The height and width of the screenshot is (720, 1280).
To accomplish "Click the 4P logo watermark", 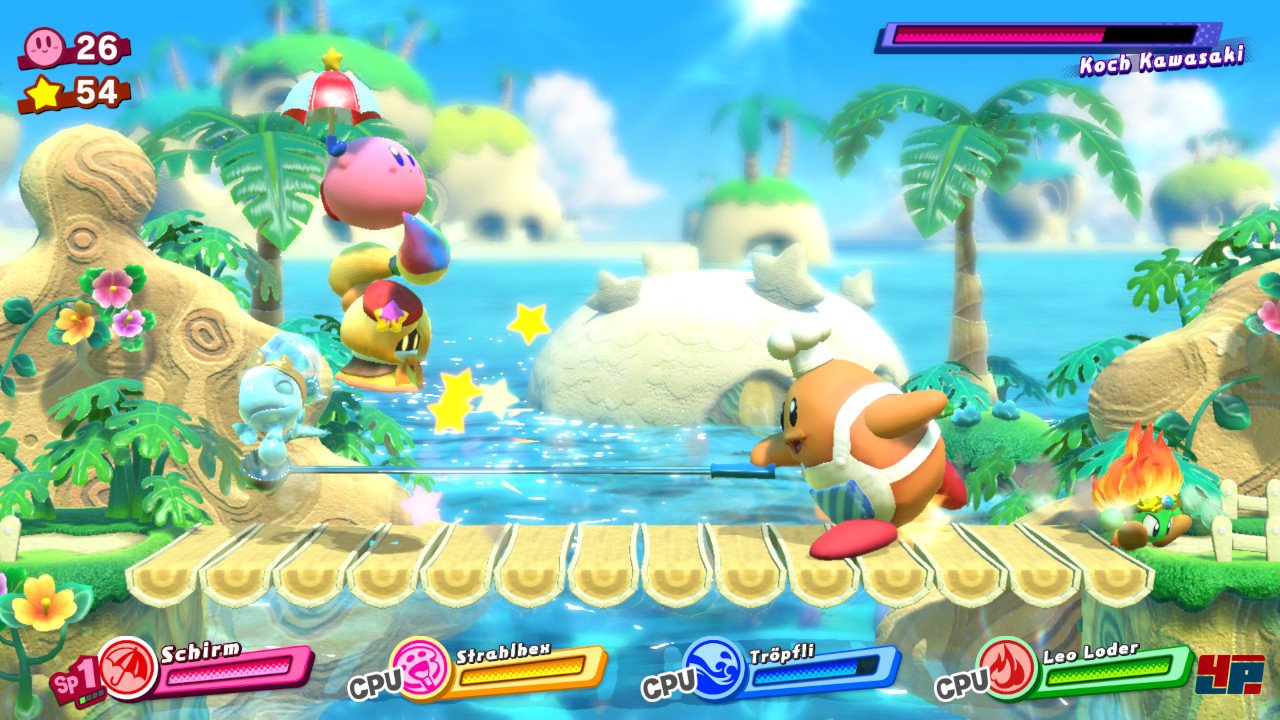I will [x=1231, y=674].
